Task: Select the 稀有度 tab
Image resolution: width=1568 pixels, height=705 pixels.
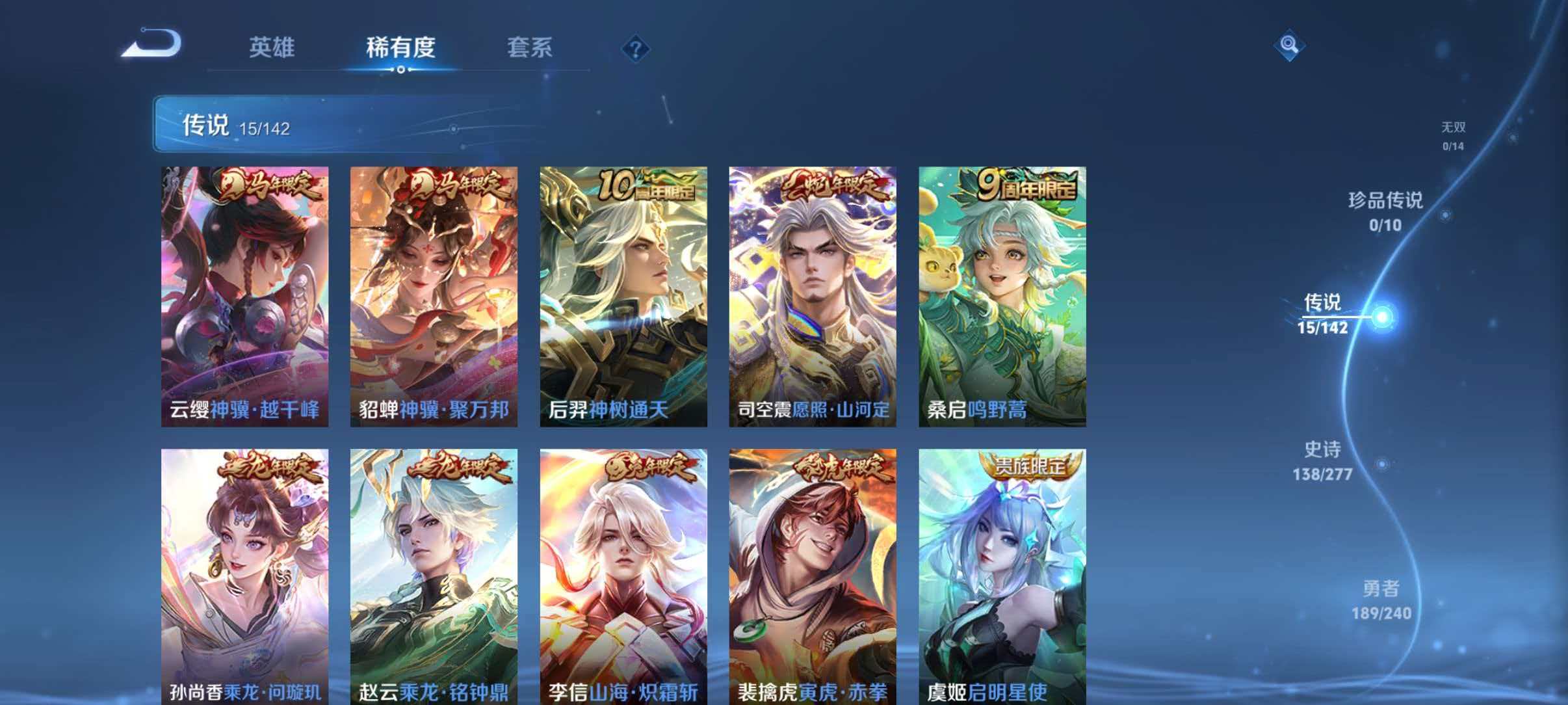Action: (400, 47)
